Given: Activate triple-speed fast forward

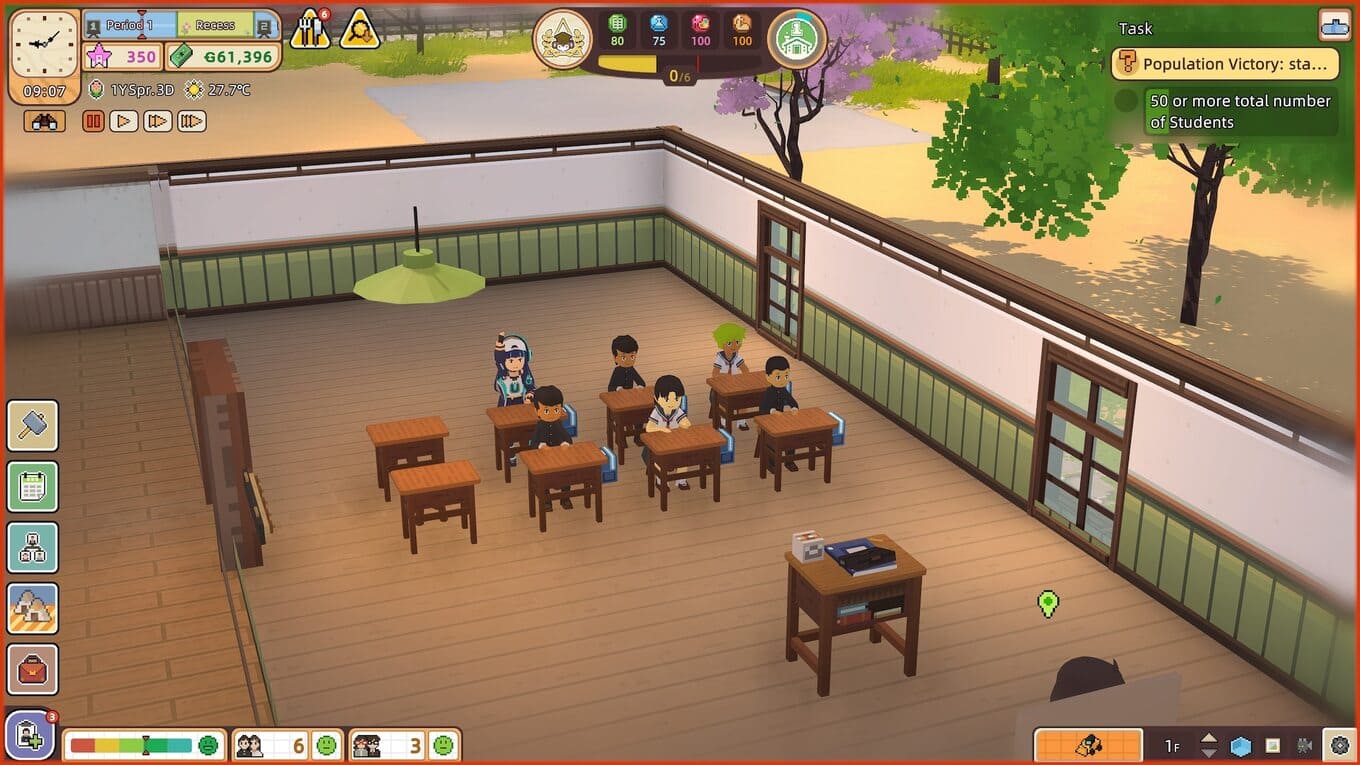Looking at the screenshot, I should click(x=192, y=121).
